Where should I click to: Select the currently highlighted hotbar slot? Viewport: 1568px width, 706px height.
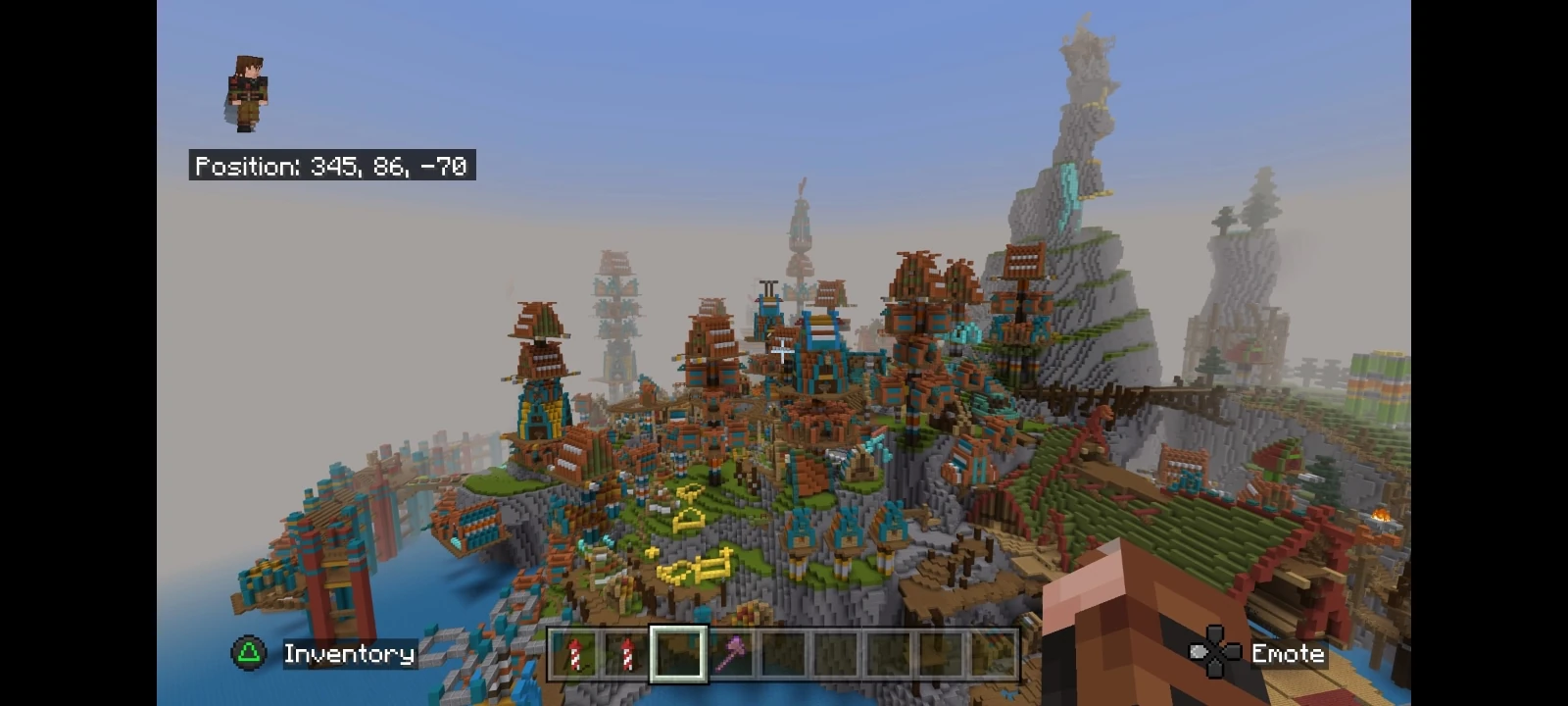pos(680,655)
